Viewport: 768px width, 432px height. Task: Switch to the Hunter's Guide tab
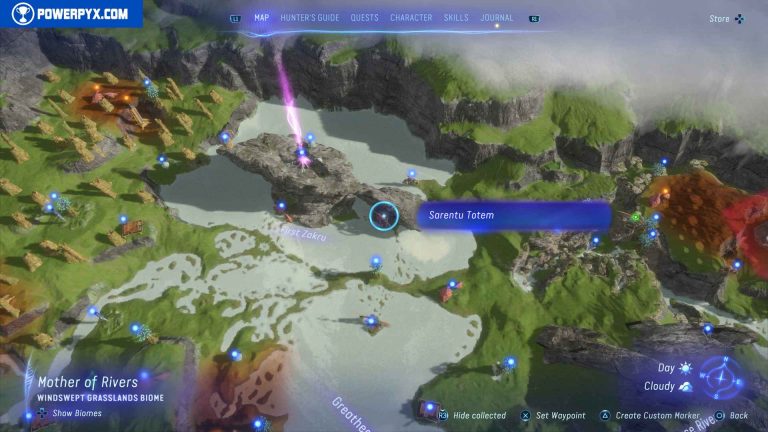tap(310, 18)
